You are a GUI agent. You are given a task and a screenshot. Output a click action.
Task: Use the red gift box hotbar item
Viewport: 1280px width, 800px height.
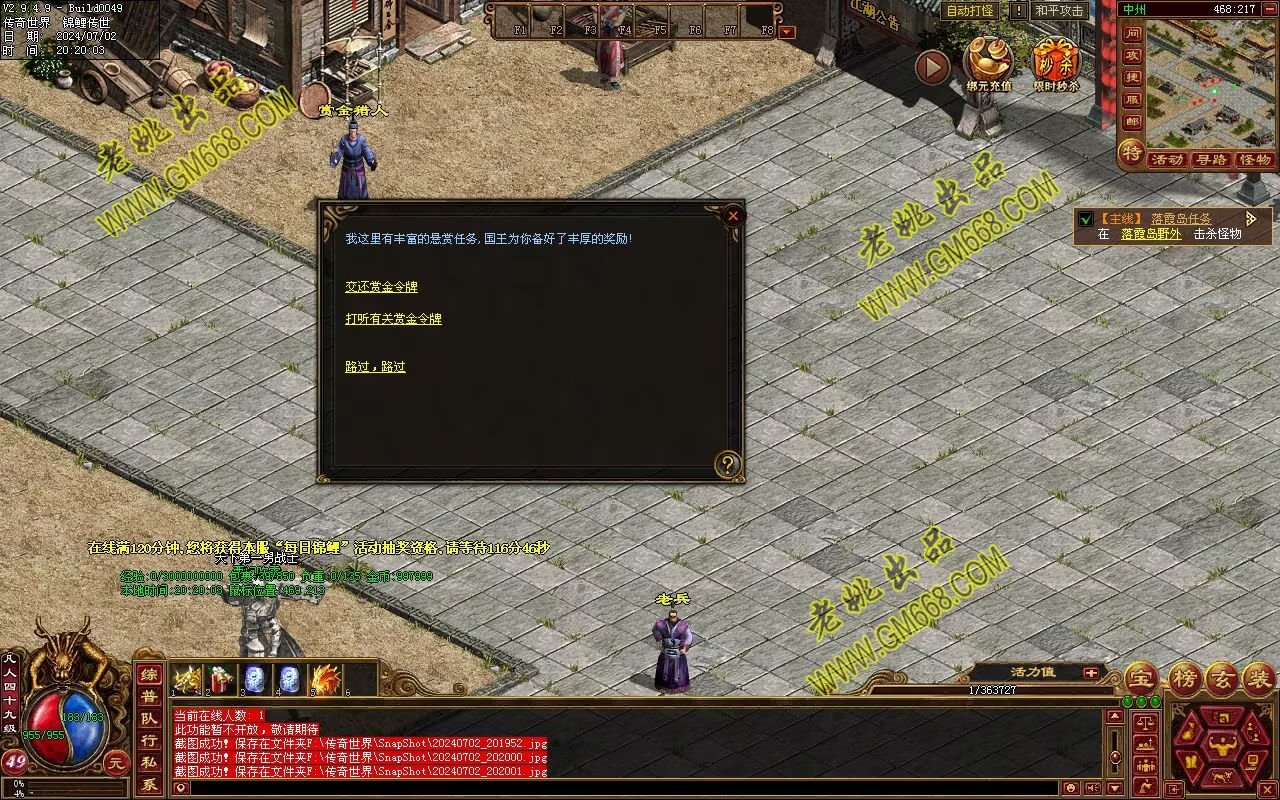click(x=220, y=679)
